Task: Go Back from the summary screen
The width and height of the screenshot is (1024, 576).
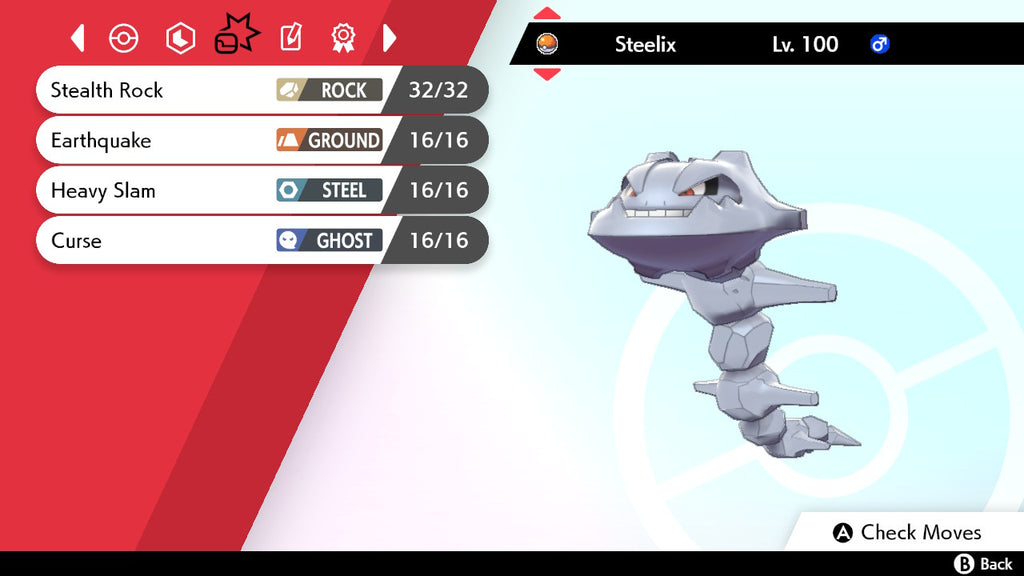Action: (984, 565)
